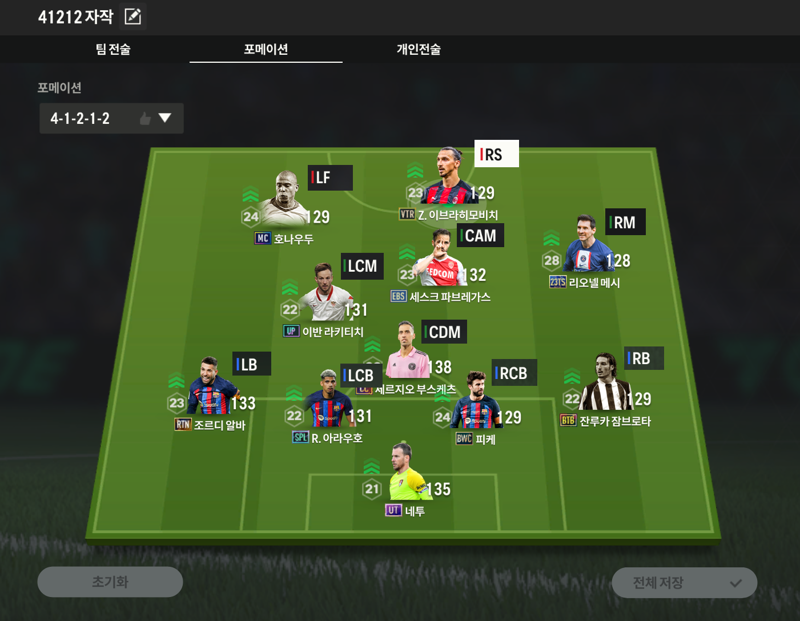
Task: Pick 세스크 파브레가스 at CAM
Action: [441, 260]
